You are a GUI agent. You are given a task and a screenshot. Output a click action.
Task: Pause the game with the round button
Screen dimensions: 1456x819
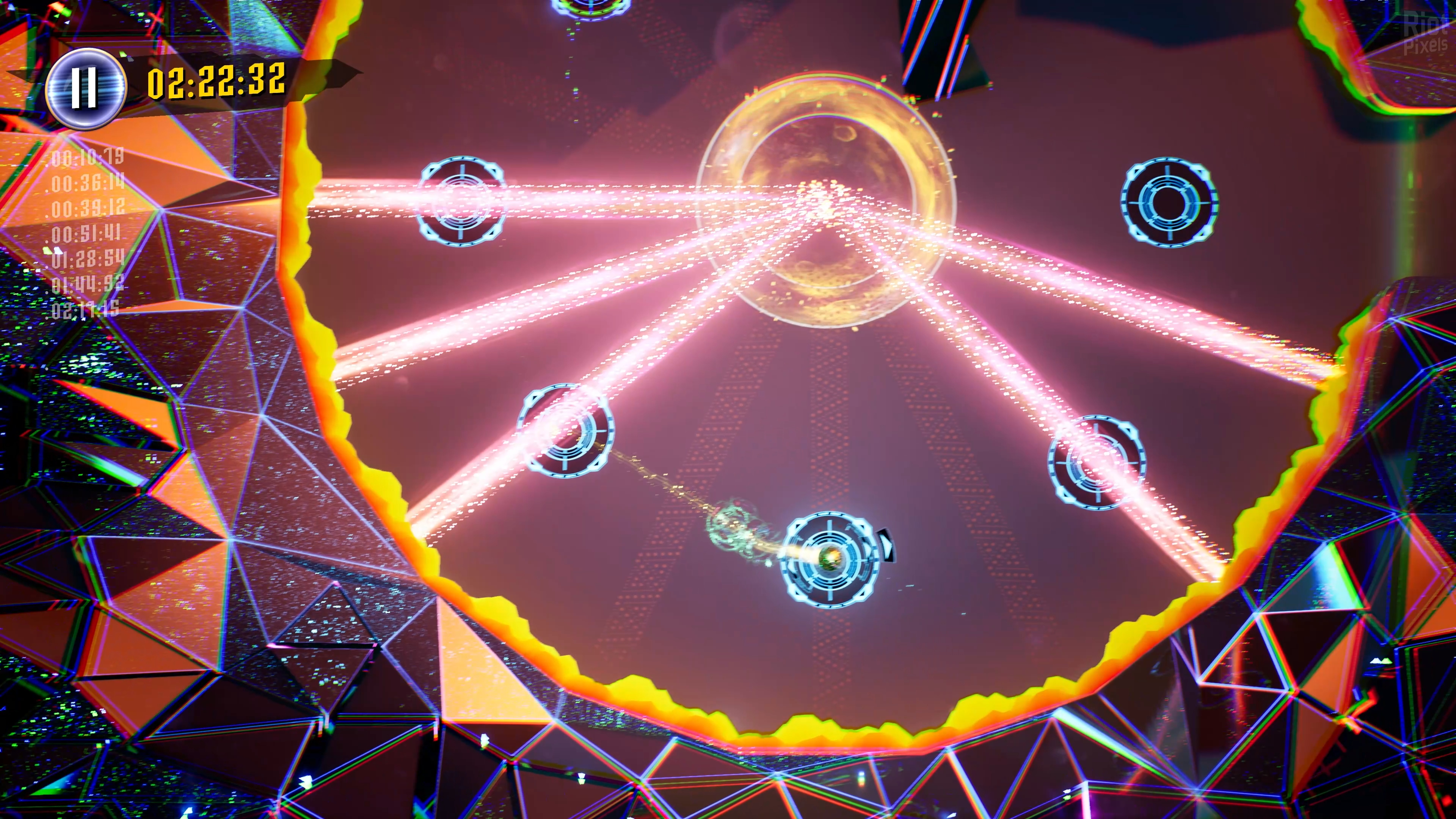85,88
